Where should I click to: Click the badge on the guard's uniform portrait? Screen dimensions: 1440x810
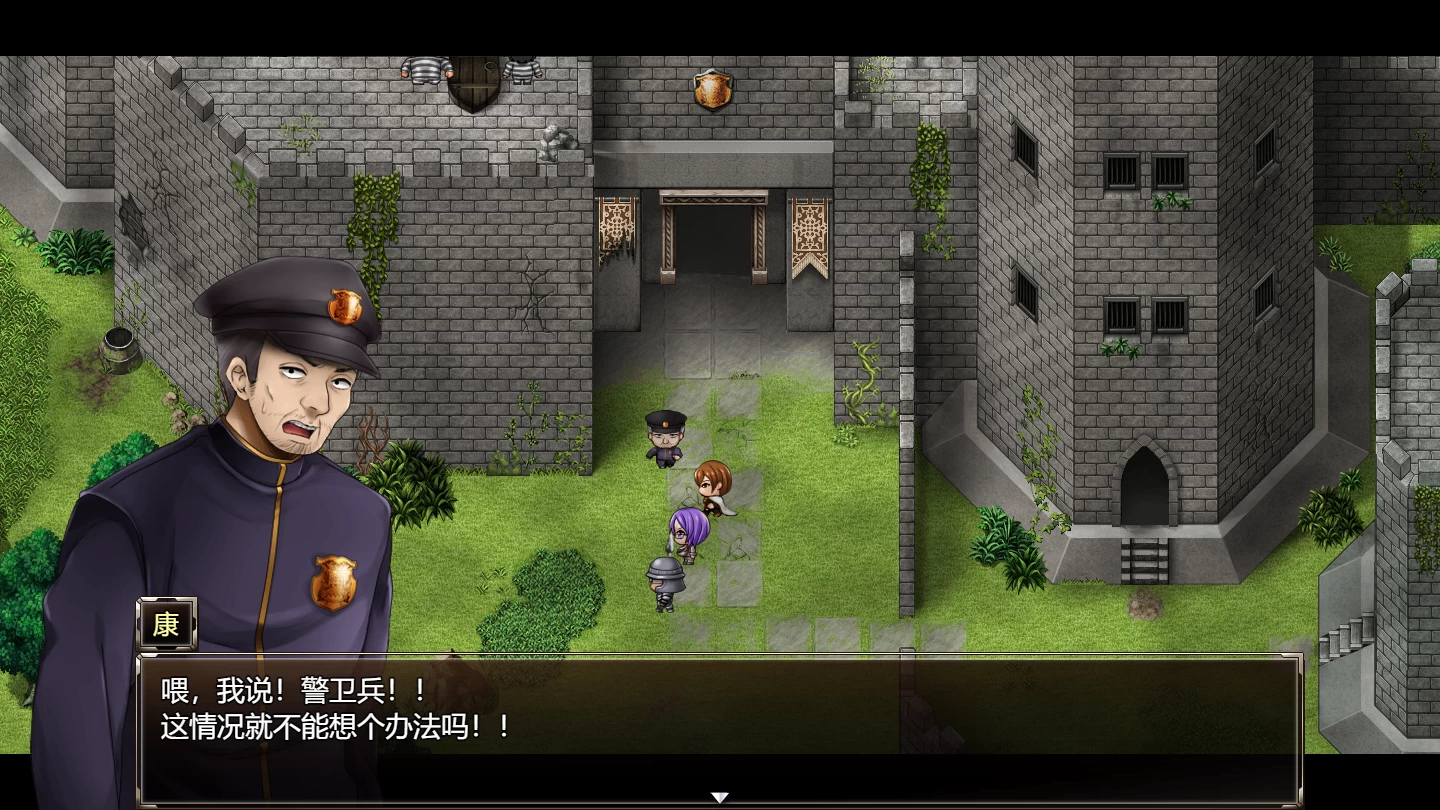[335, 583]
